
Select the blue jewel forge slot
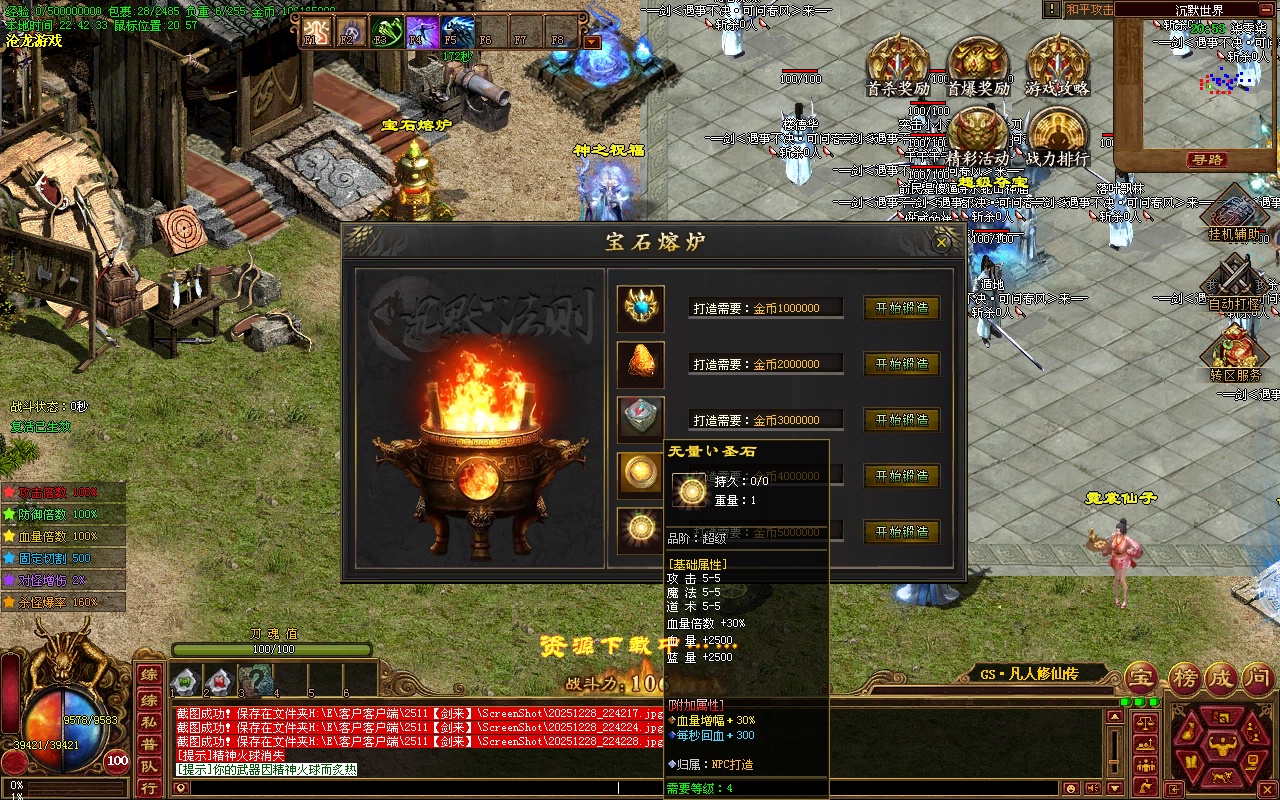(640, 308)
